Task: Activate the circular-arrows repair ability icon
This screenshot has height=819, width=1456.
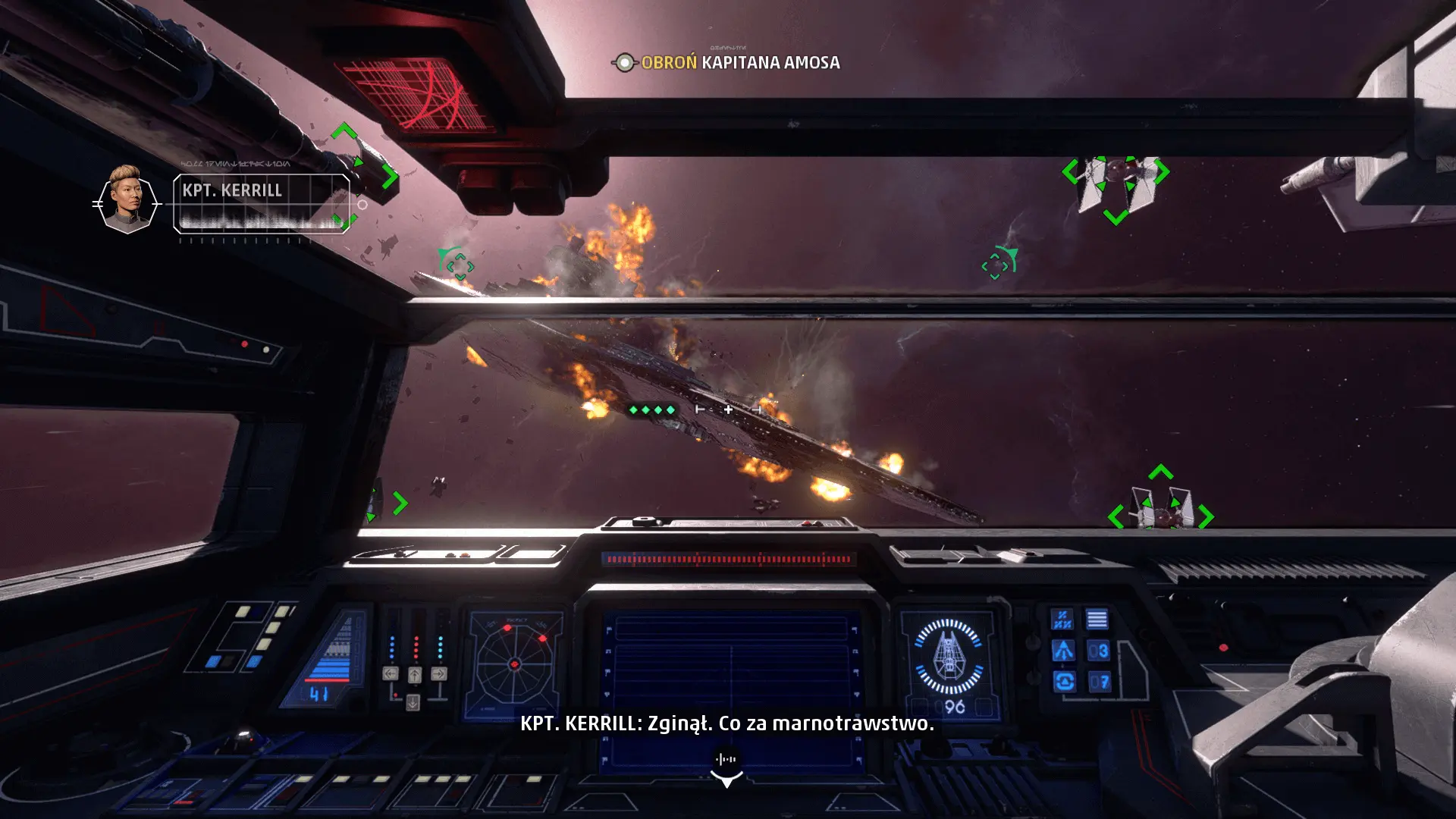Action: coord(1064,682)
